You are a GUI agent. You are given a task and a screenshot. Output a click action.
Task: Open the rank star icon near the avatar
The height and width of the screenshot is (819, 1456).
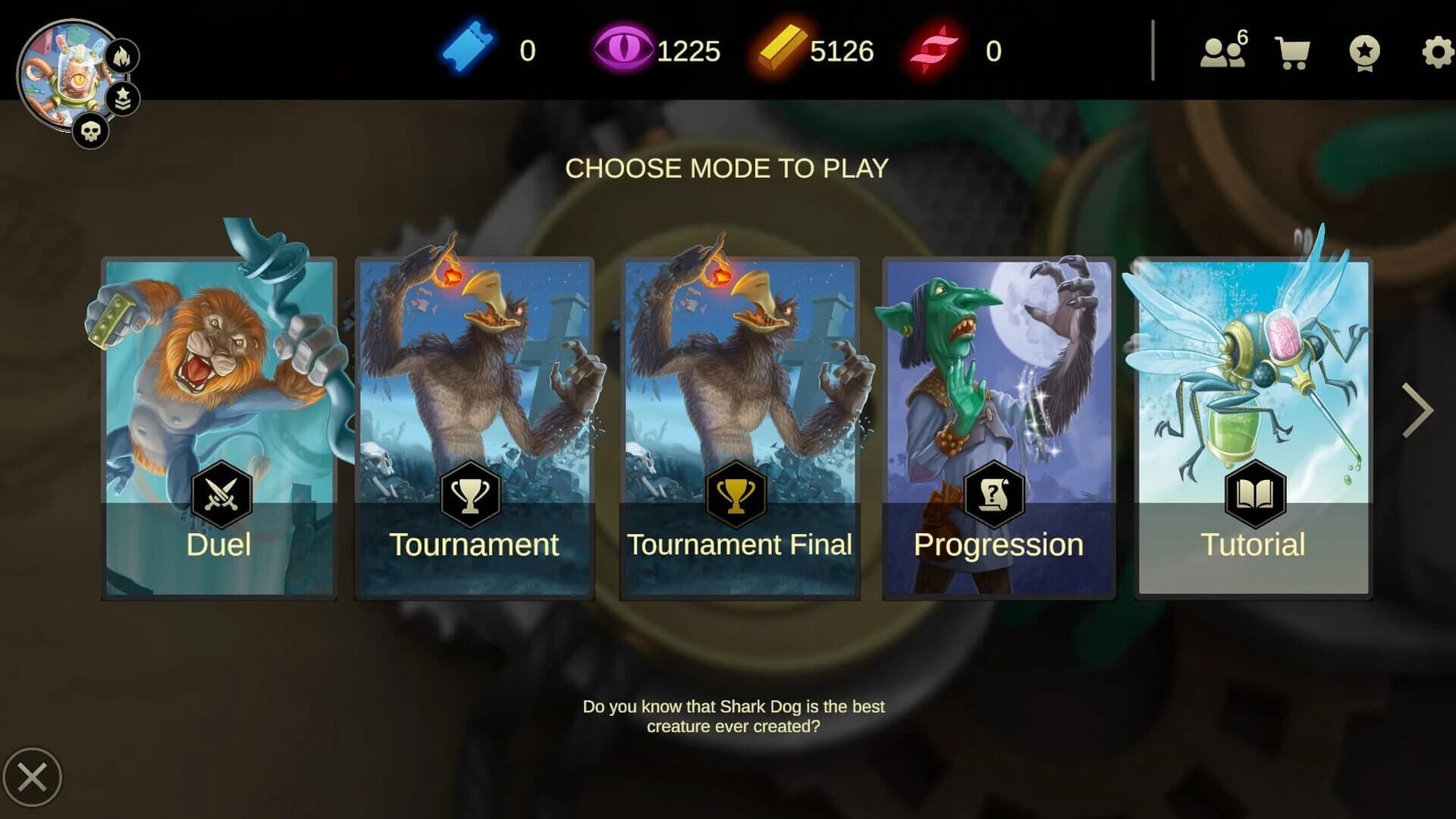[125, 97]
